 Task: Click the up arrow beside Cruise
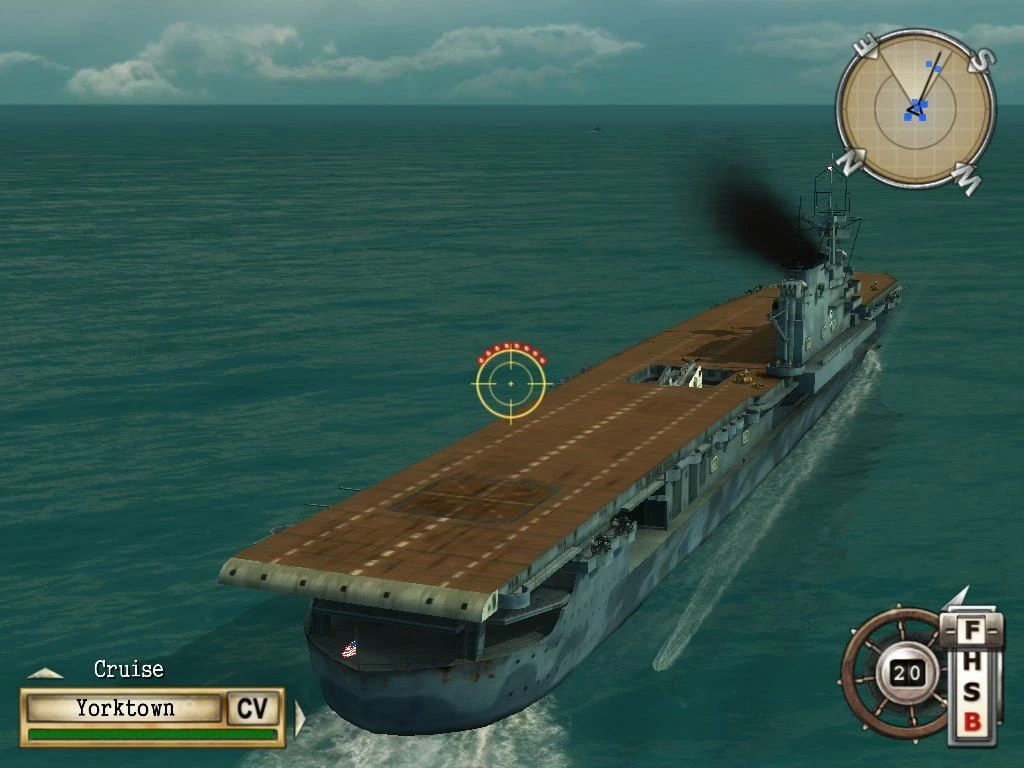(x=45, y=673)
